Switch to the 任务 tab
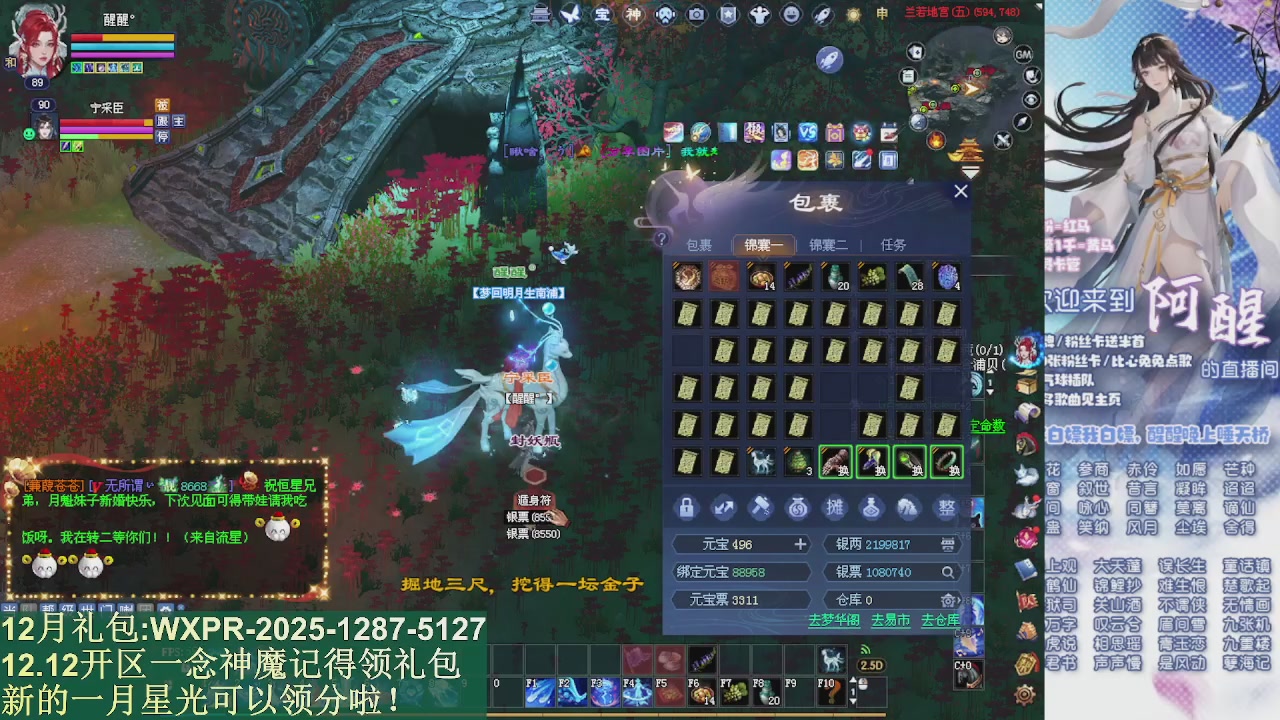Screen dimensions: 1280x720 (x=894, y=245)
